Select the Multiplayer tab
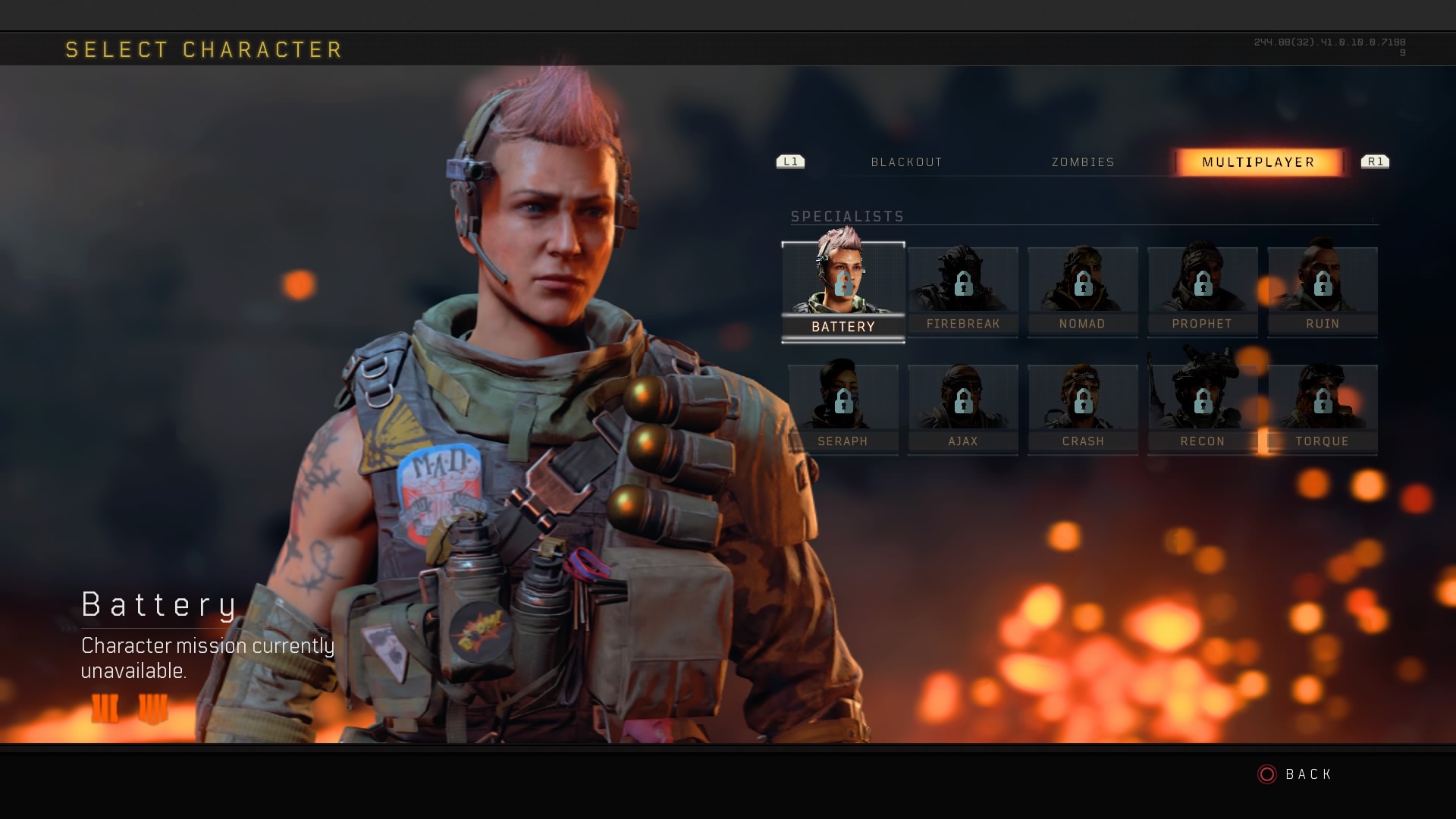 1258,162
